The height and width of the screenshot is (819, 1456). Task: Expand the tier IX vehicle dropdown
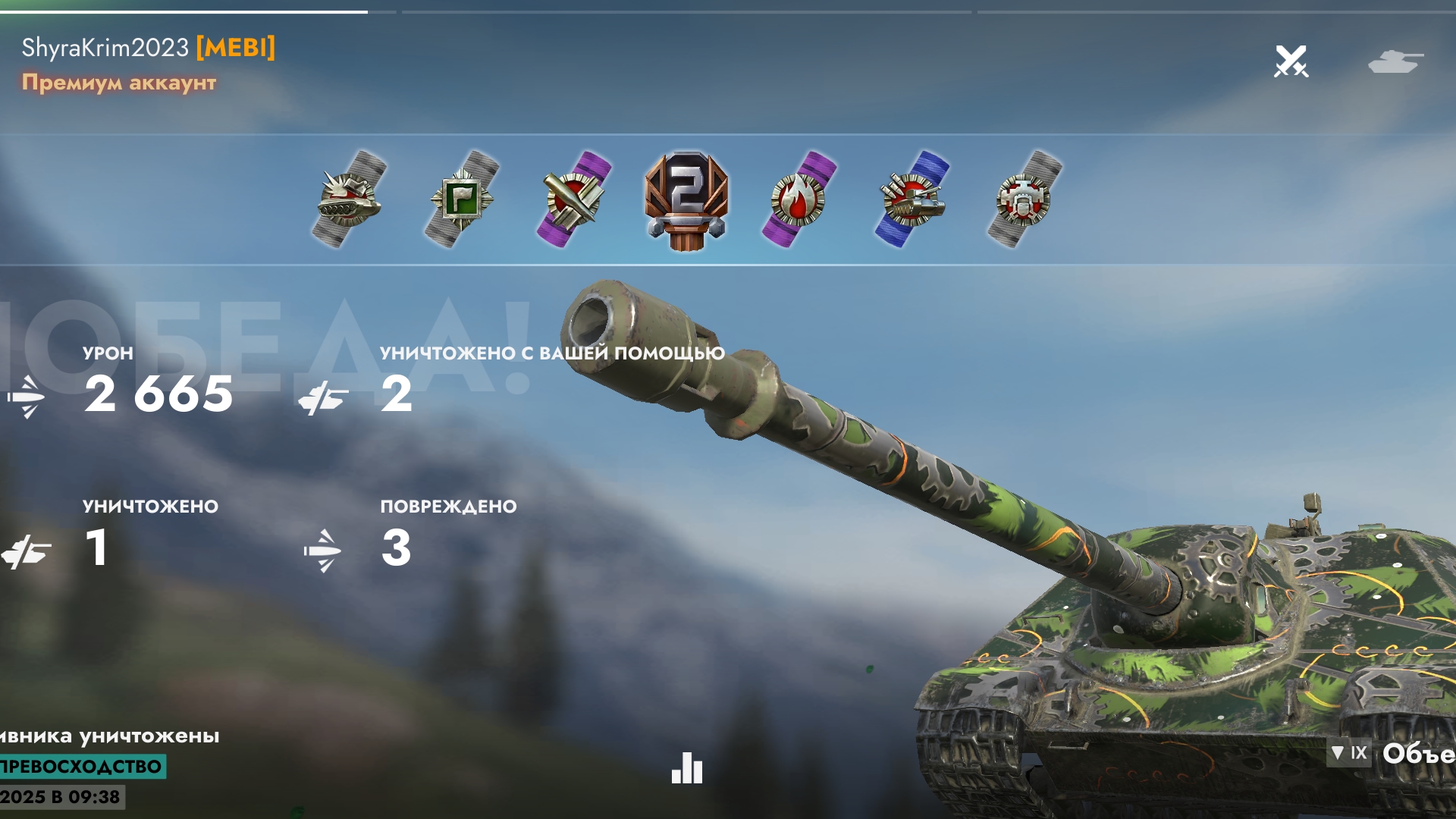point(1349,753)
